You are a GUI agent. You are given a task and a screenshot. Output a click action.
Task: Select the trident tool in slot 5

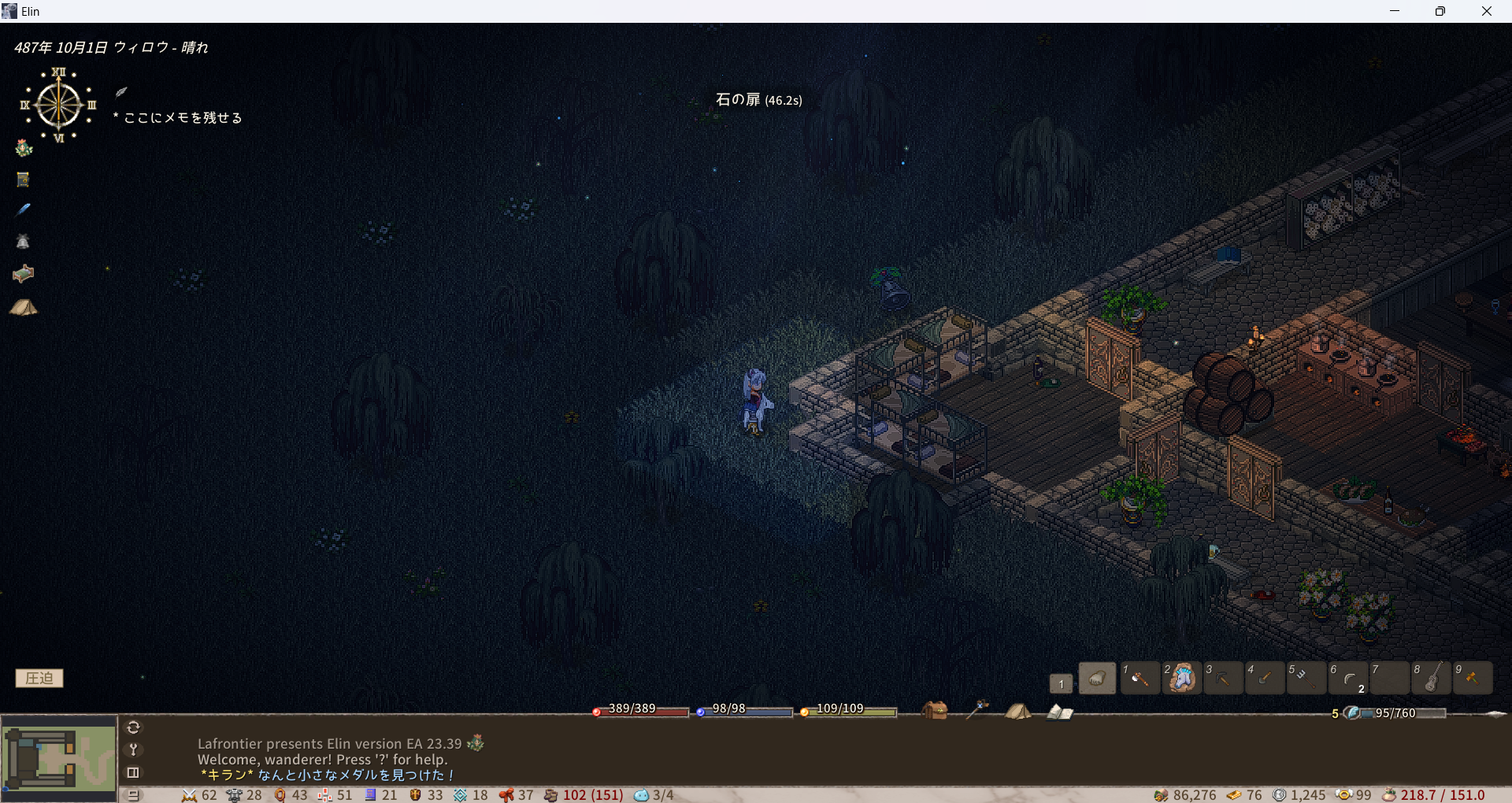click(1306, 678)
